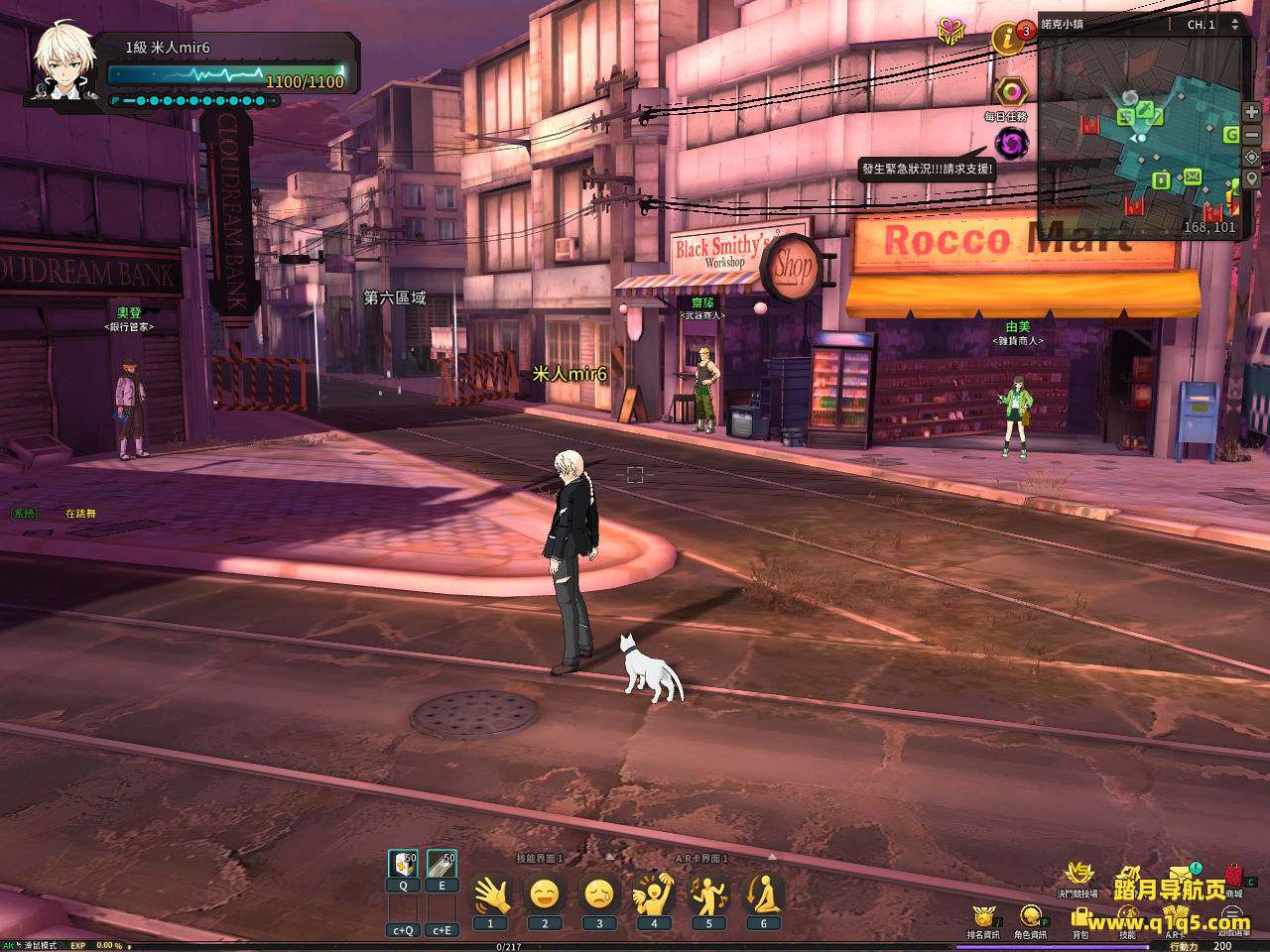Image resolution: width=1270 pixels, height=952 pixels.
Task: Click the purple vortex emergency icon
Action: pos(1011,144)
